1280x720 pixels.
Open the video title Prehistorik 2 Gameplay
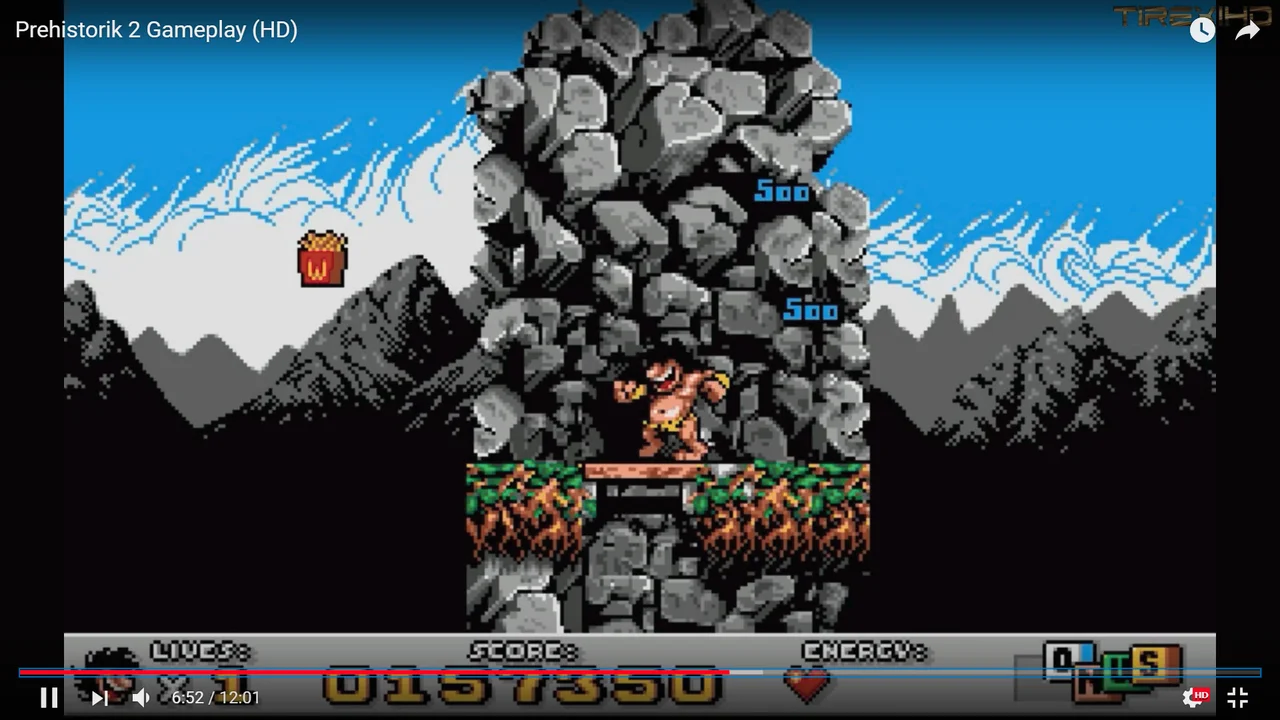pos(156,30)
